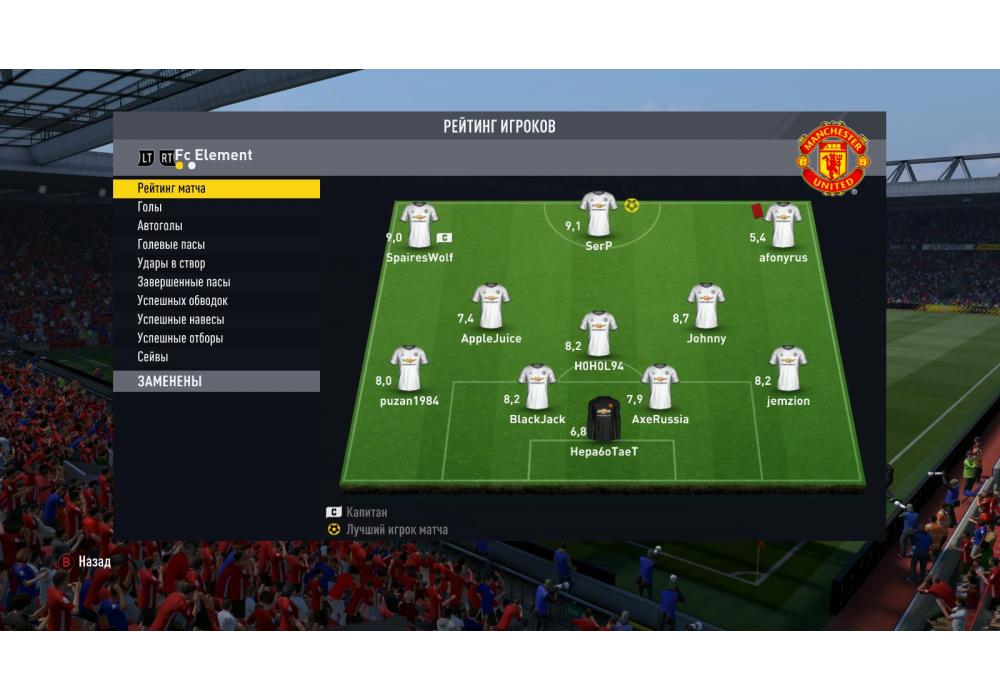
Task: Choose AppleJuice's shirt on the pitch
Action: click(491, 306)
